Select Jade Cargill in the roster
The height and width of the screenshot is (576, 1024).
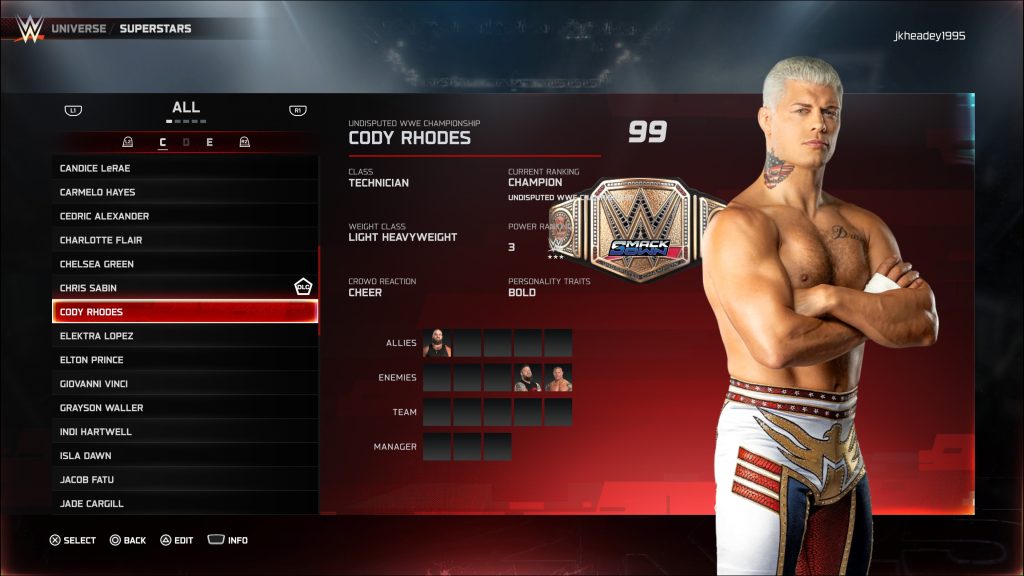coord(185,504)
